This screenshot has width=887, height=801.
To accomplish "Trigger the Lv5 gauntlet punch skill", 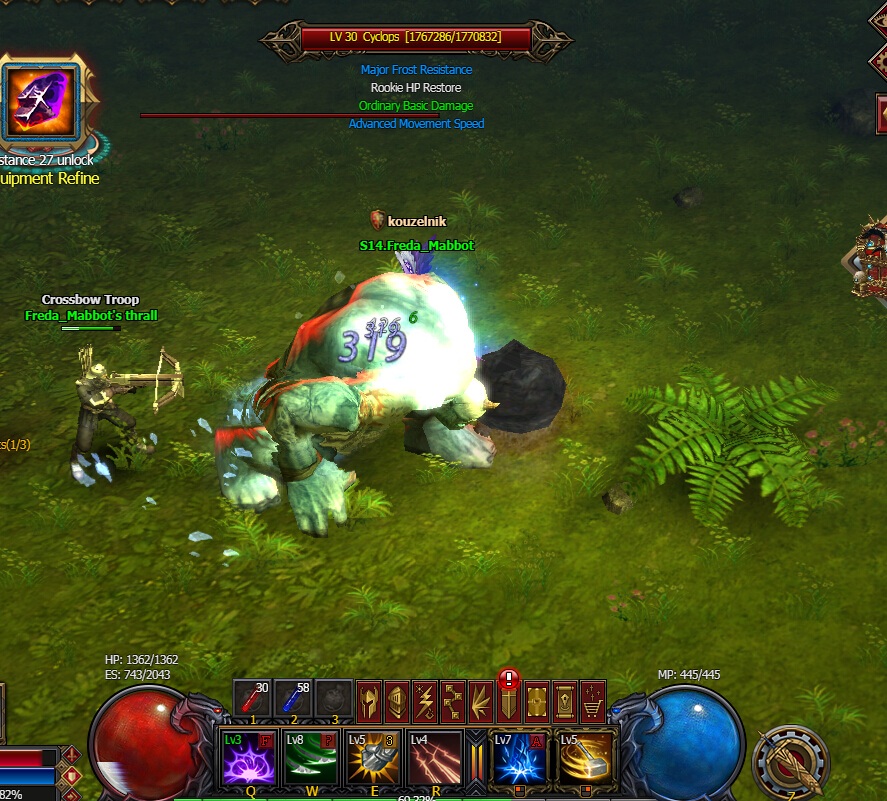I will [x=372, y=757].
